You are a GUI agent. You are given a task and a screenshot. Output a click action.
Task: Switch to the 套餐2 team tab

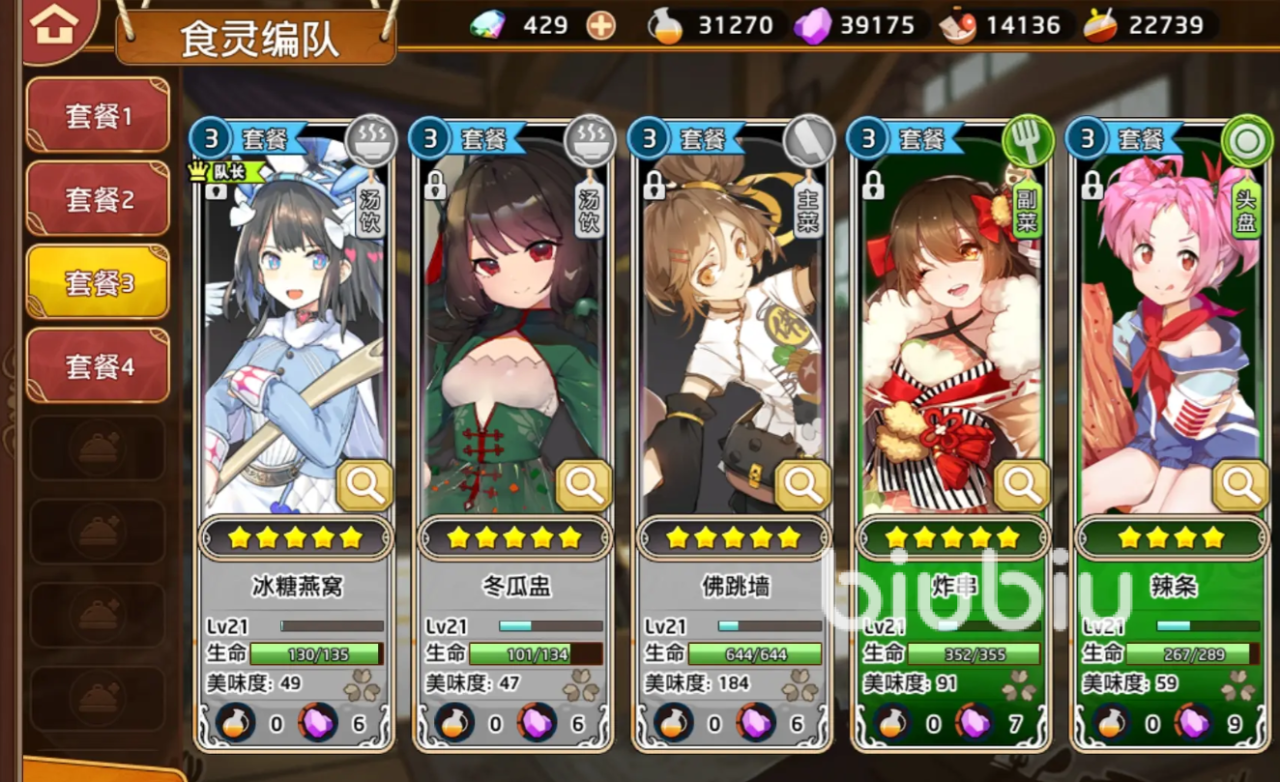click(x=98, y=200)
